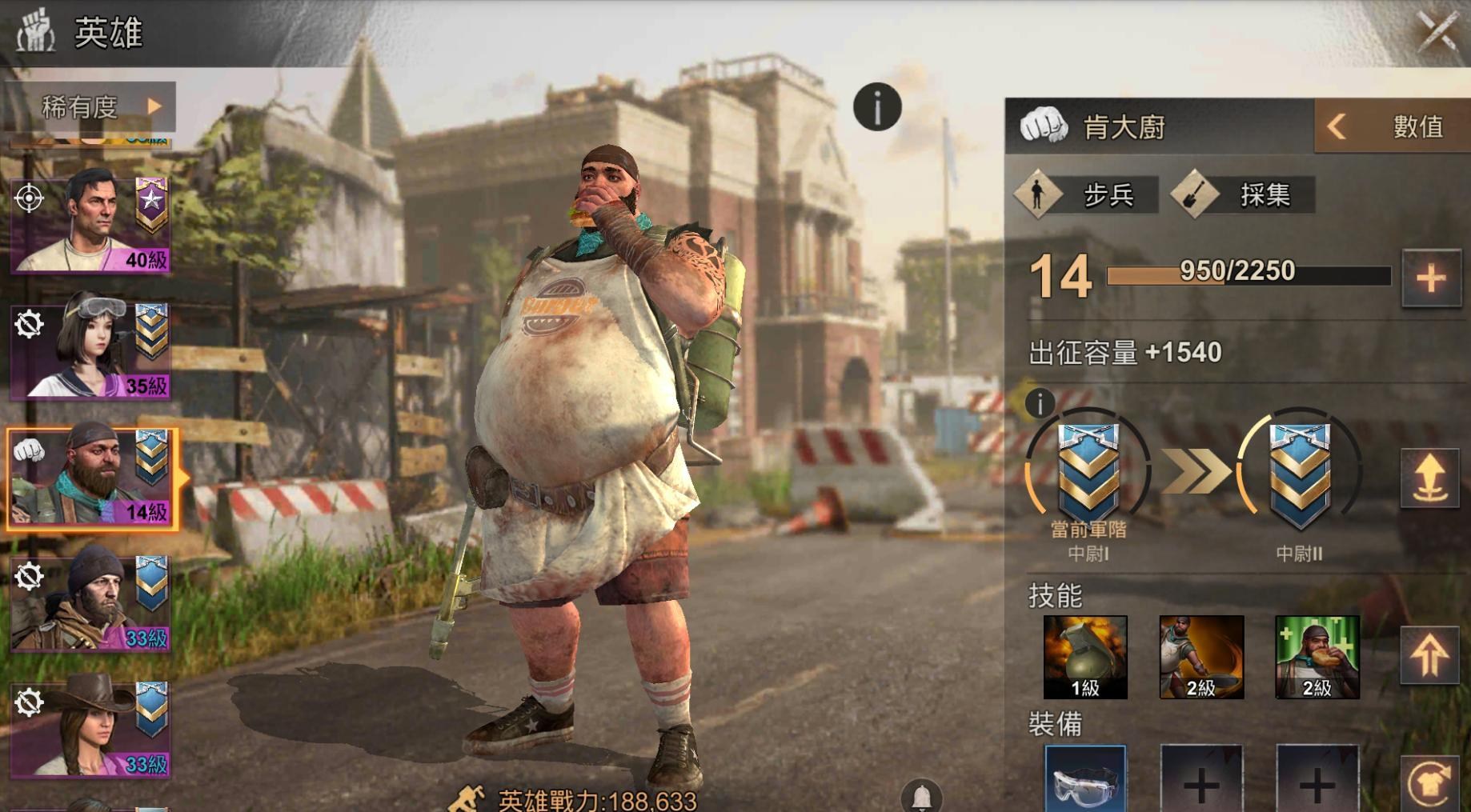Open hero info with the round i button

(x=877, y=106)
